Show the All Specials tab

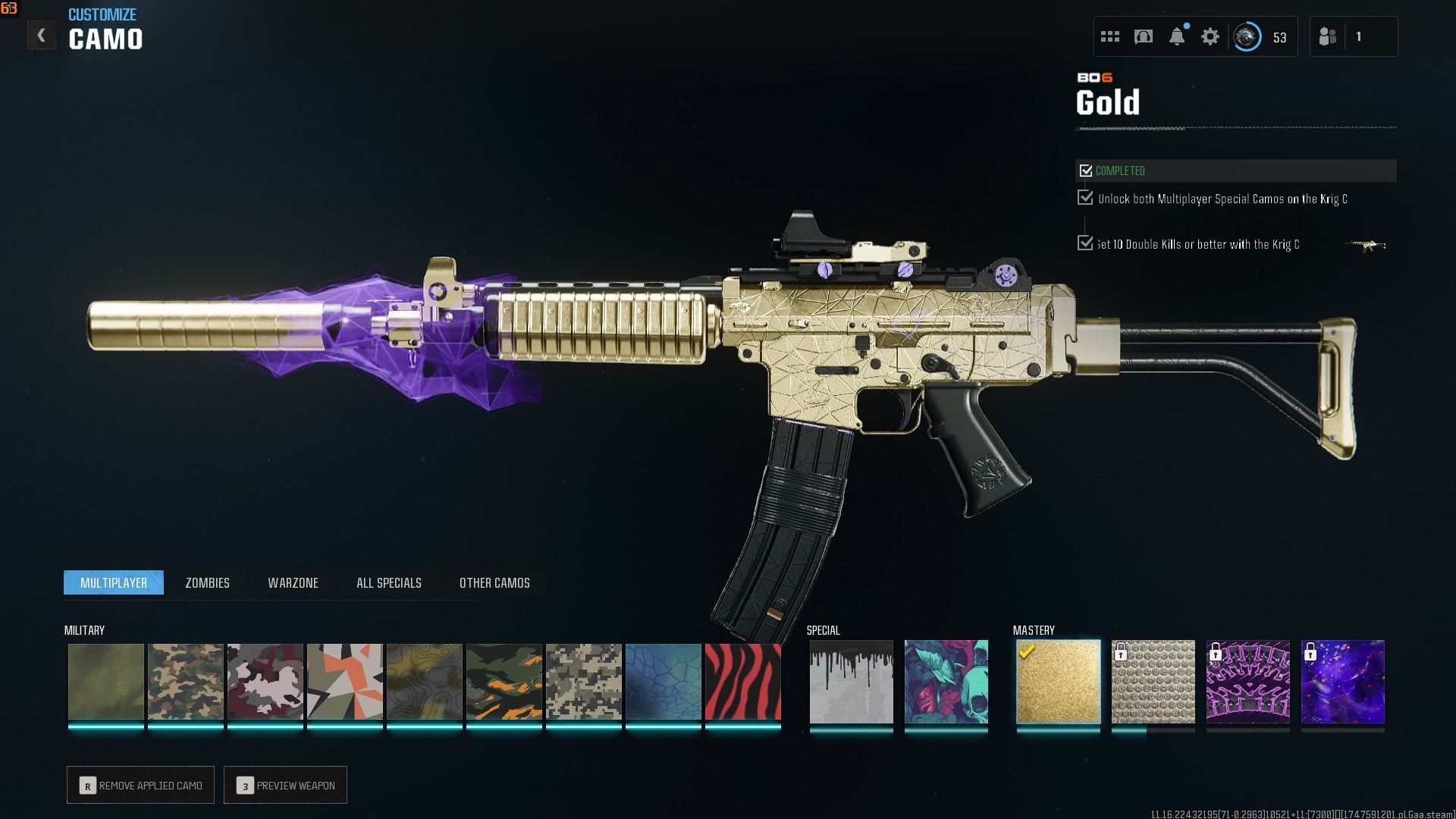[388, 582]
